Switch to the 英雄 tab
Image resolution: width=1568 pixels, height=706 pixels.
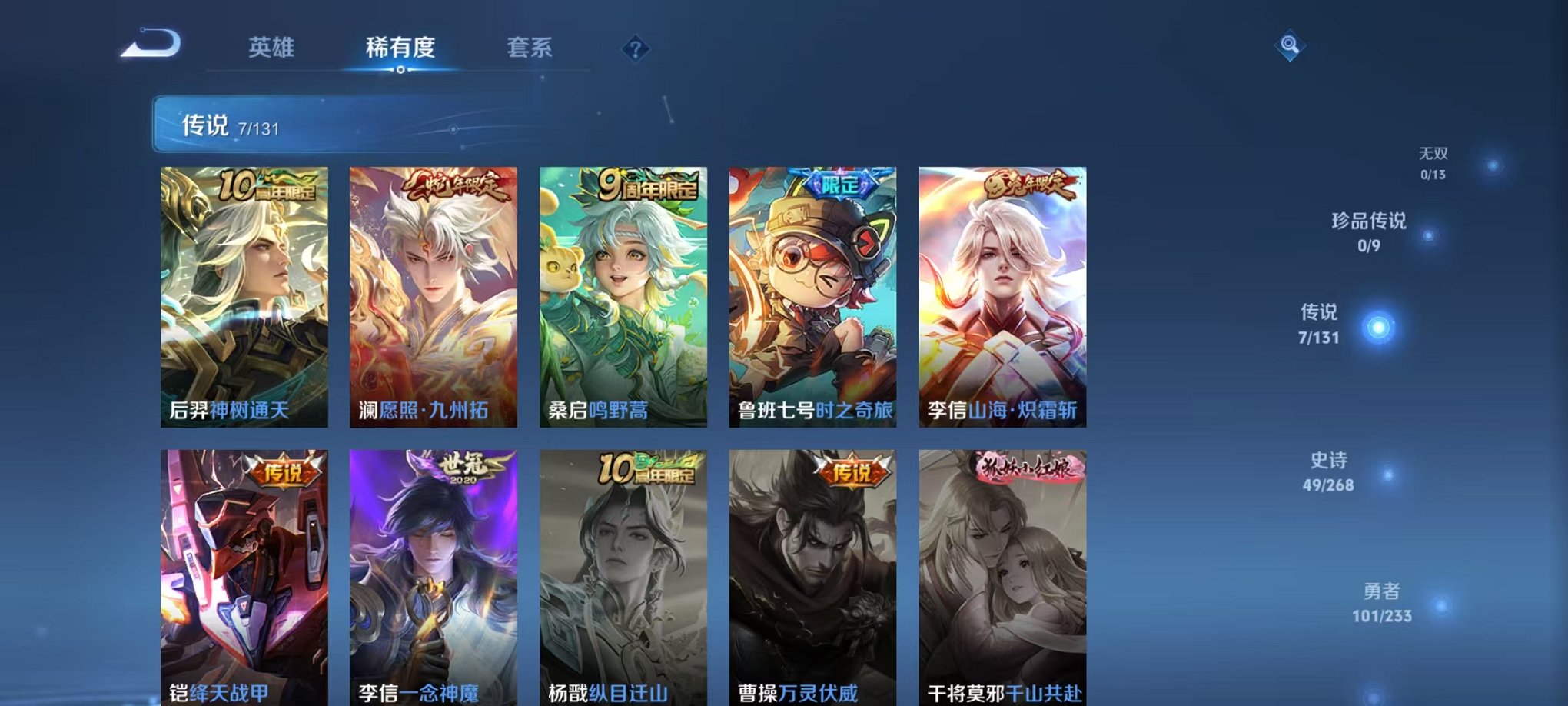pos(273,47)
